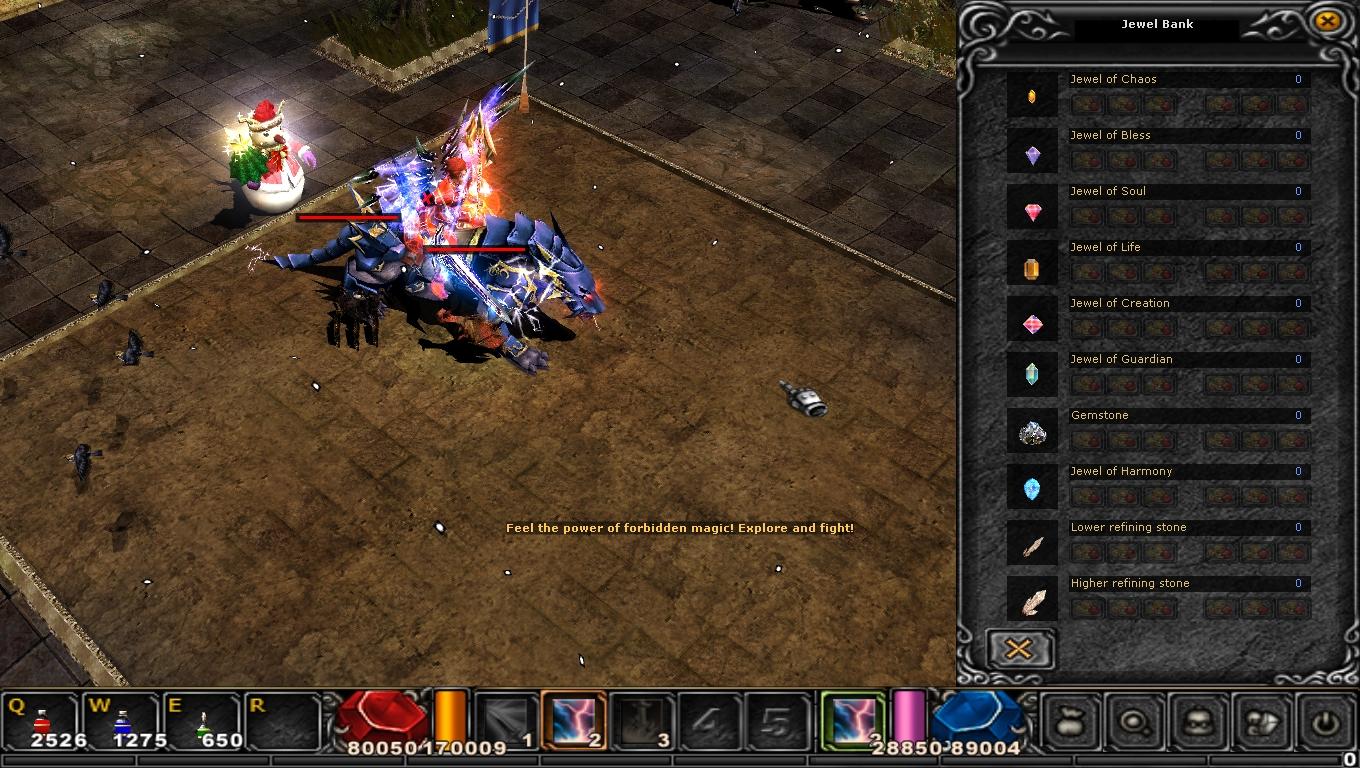Pick the Jewel of Life icon
1360x768 pixels.
pyautogui.click(x=1032, y=267)
